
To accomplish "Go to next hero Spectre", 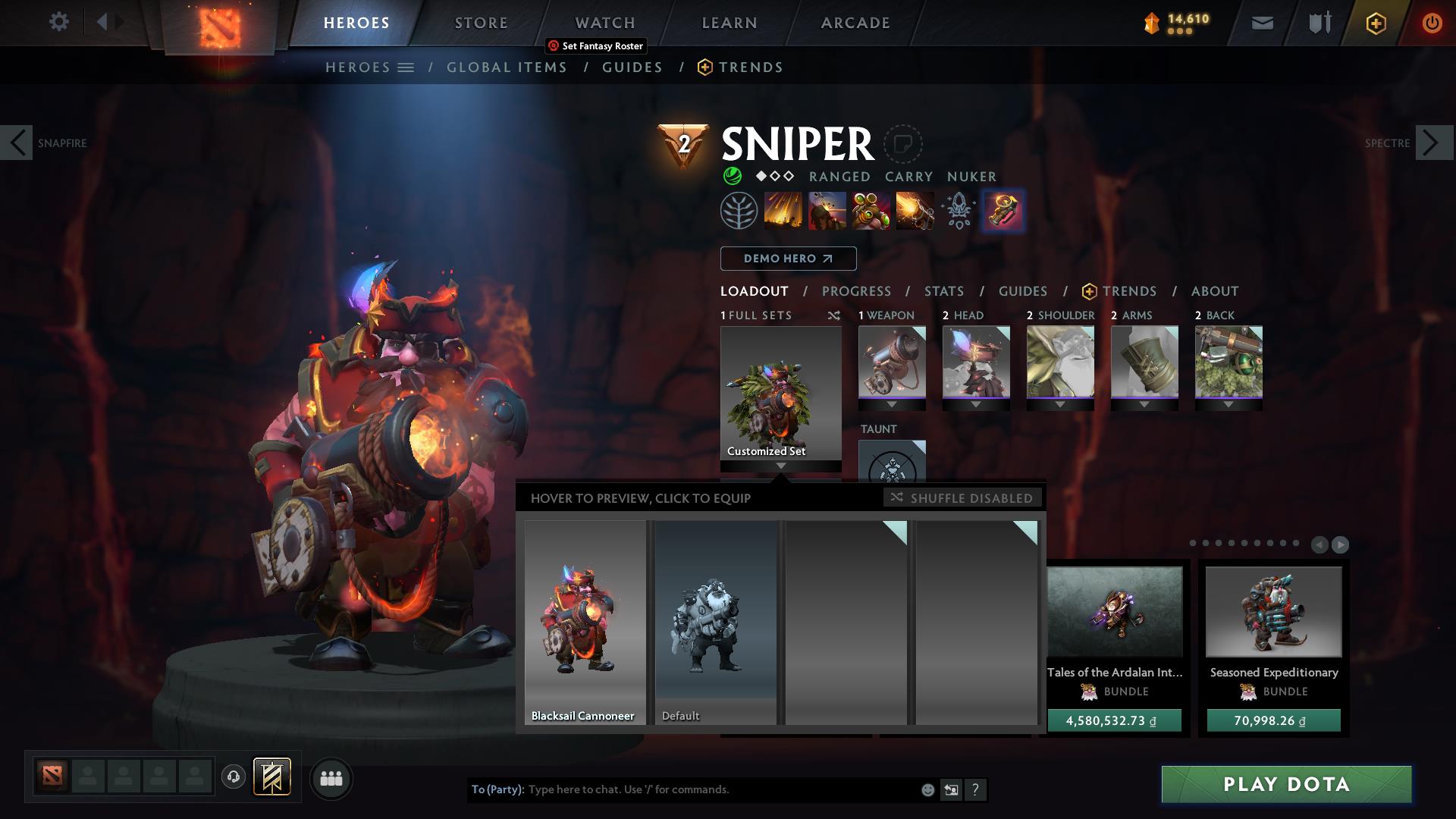I will point(1434,143).
